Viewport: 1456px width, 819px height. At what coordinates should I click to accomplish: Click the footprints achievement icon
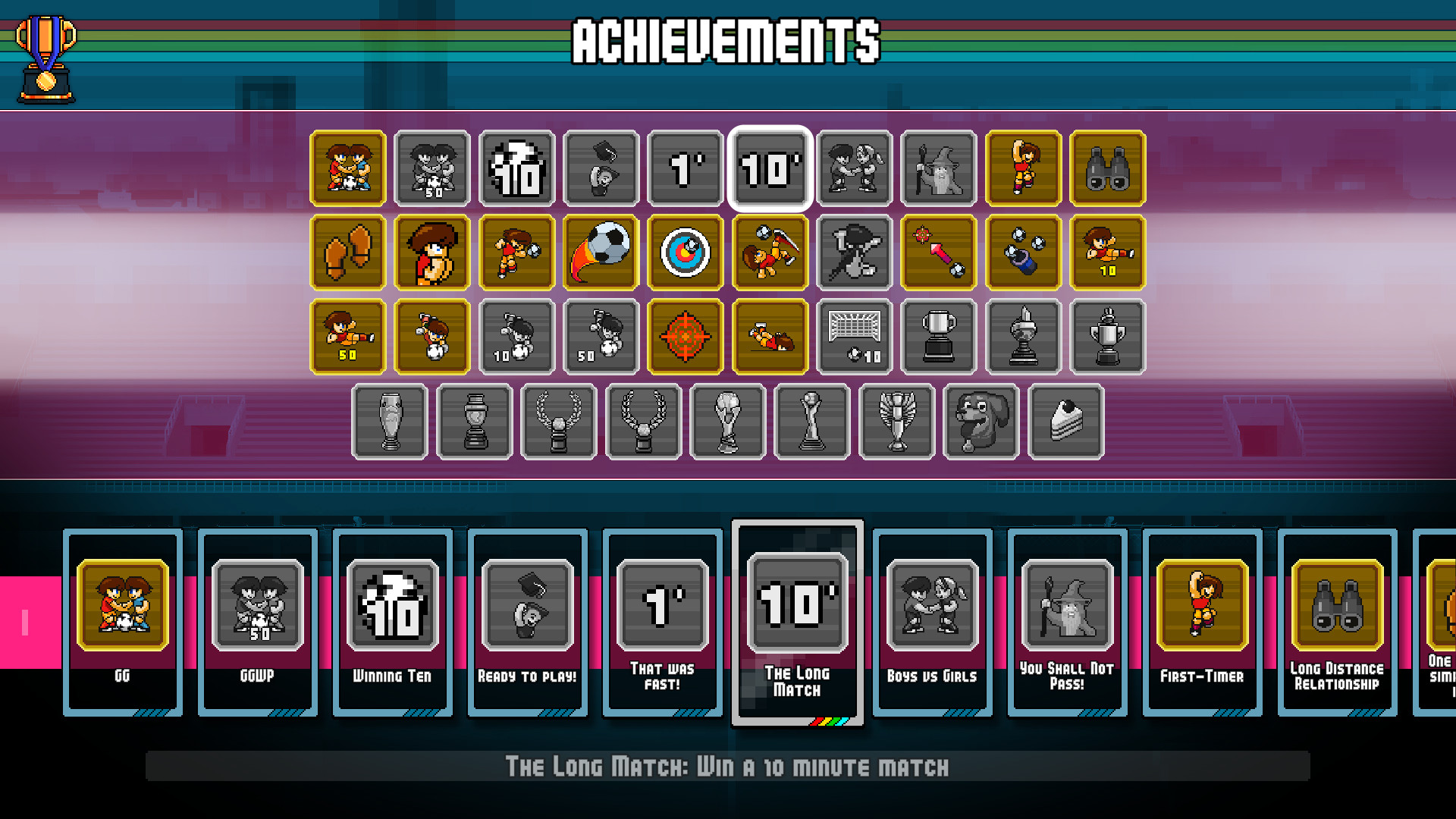pyautogui.click(x=347, y=253)
